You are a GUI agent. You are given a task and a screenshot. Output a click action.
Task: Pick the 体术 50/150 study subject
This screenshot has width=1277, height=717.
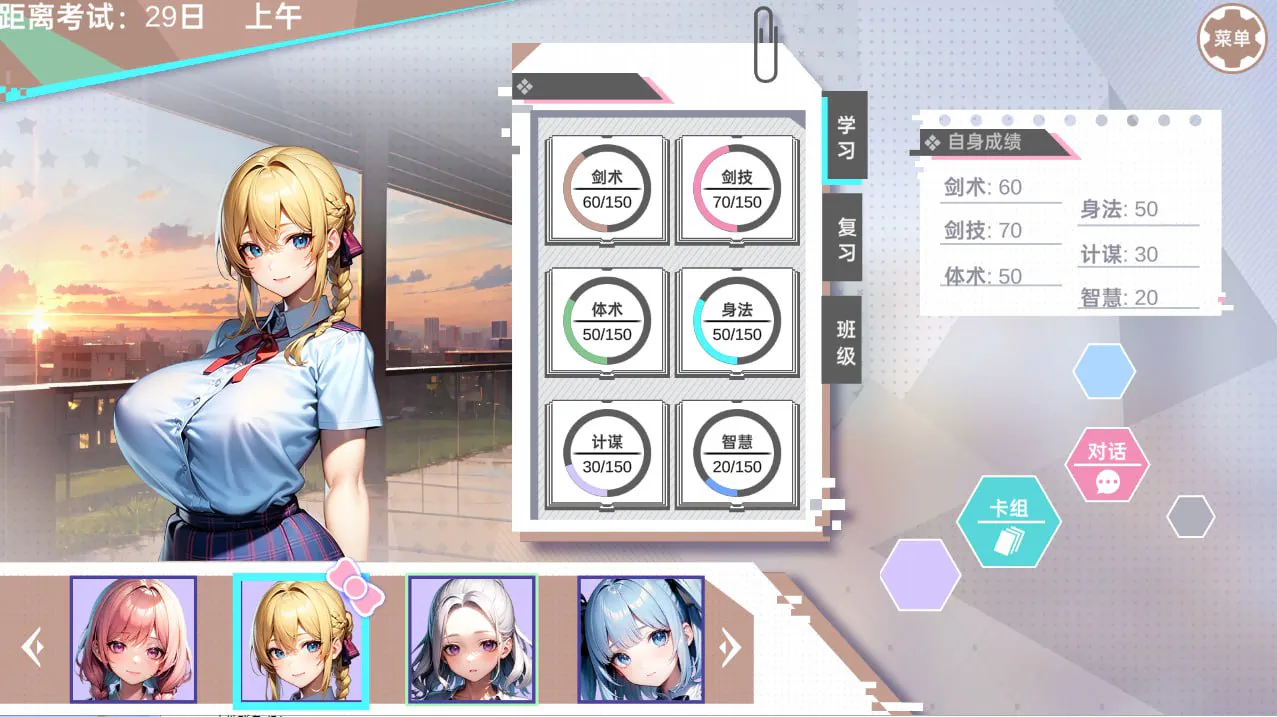(x=607, y=322)
